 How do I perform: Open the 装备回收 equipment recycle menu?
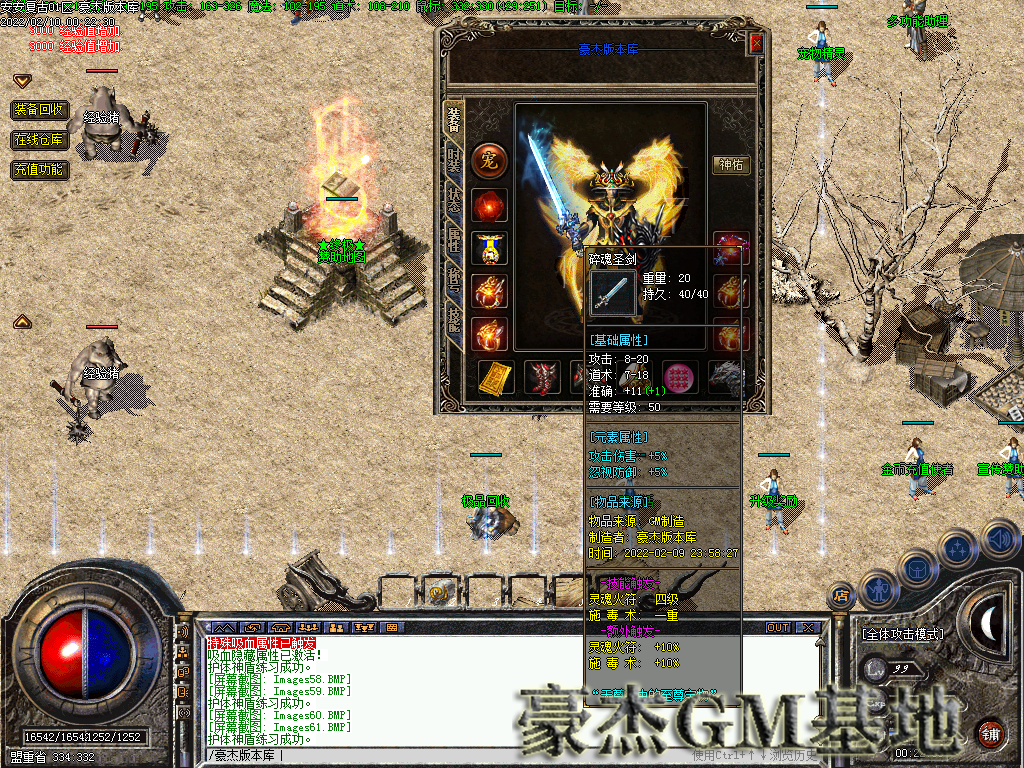[40, 110]
